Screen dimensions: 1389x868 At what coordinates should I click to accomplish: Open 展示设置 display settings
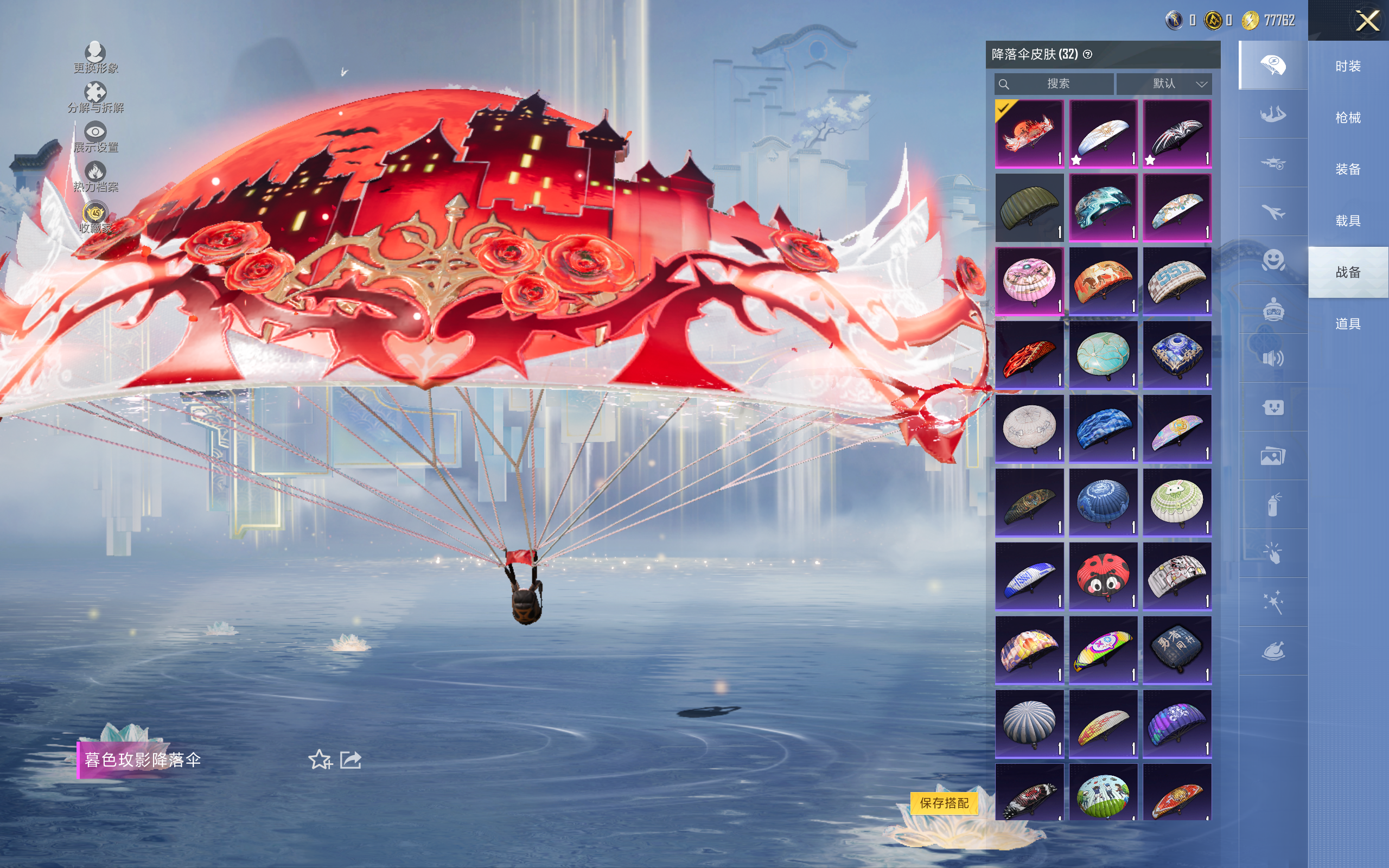(95, 137)
